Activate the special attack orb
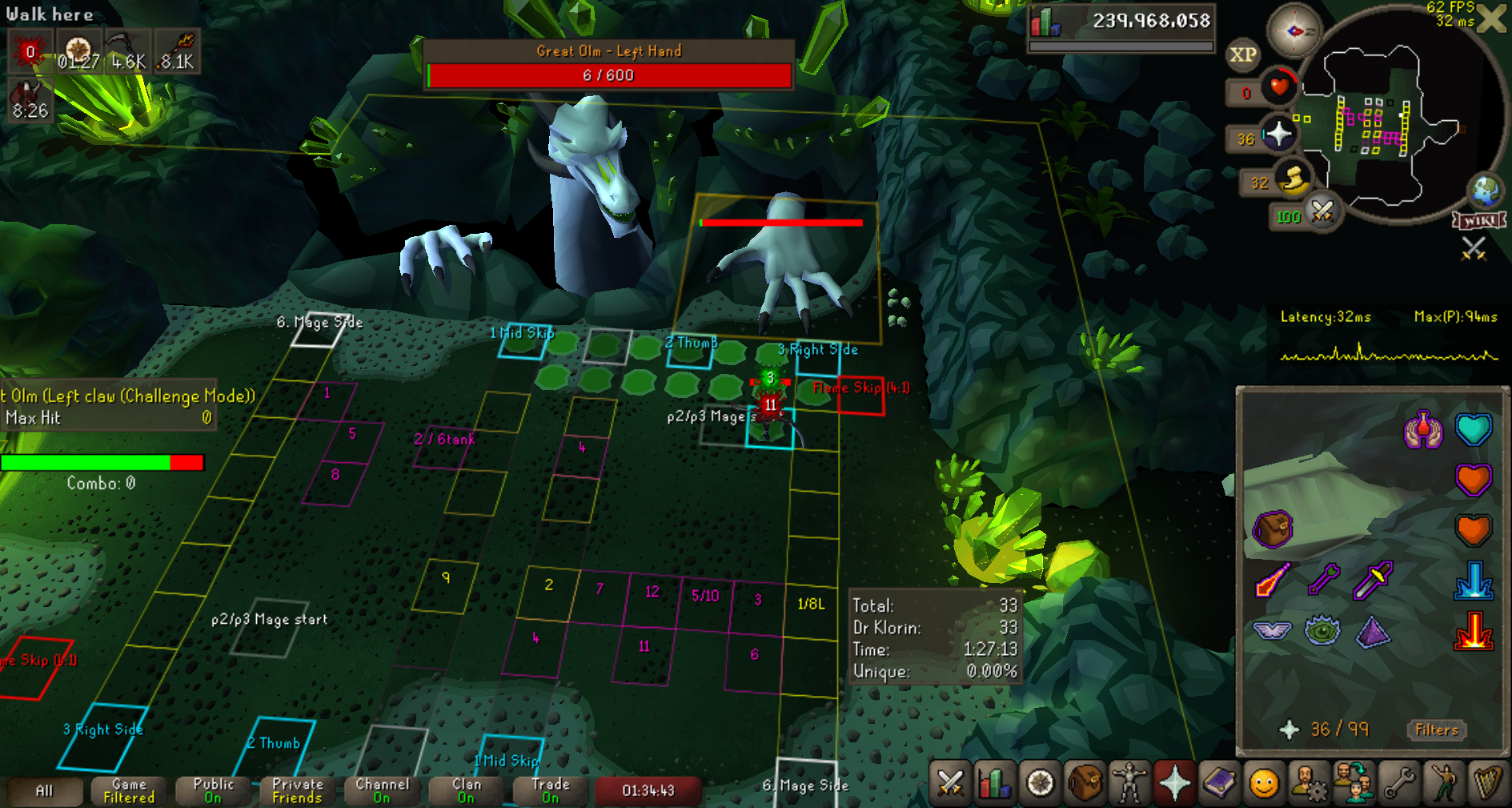 pos(1321,212)
